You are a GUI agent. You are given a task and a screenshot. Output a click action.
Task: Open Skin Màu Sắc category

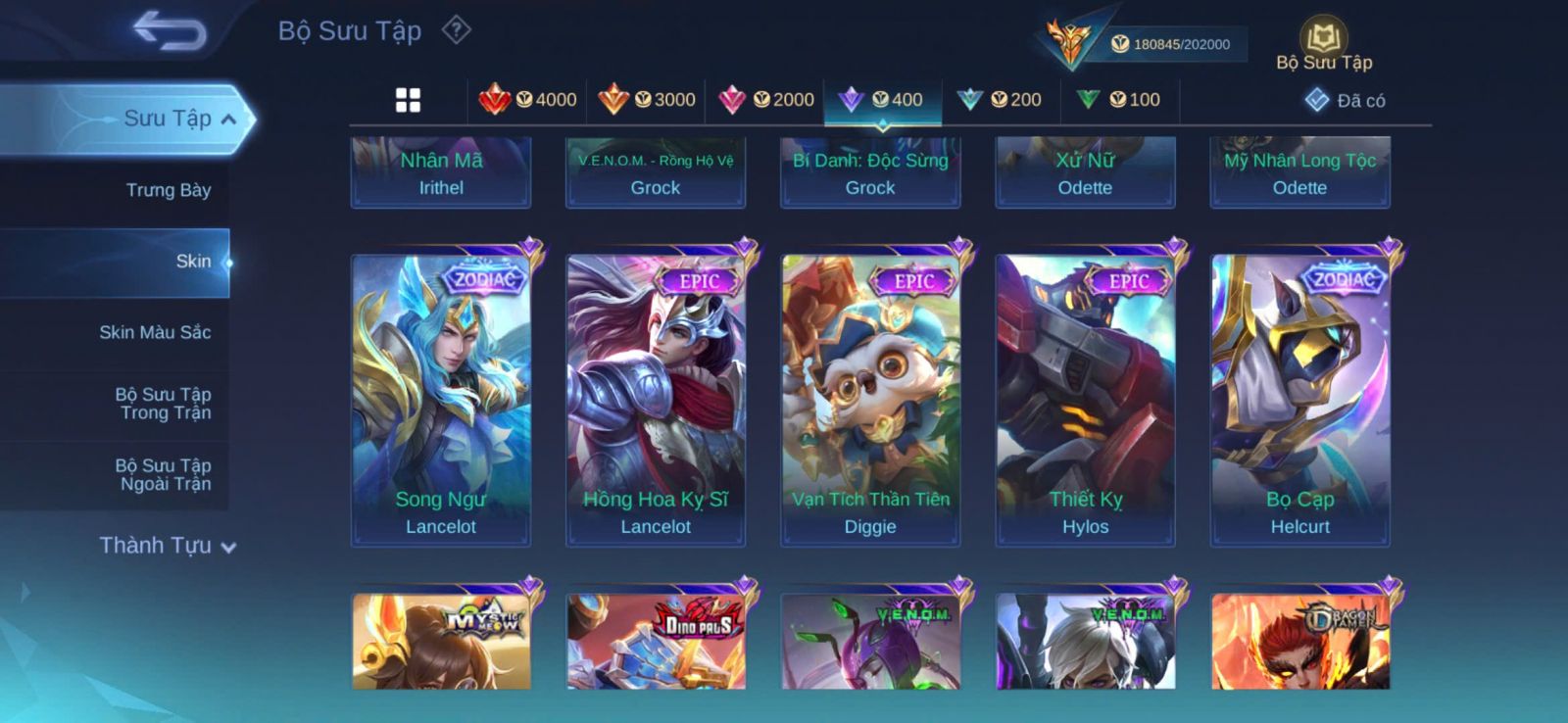click(155, 332)
